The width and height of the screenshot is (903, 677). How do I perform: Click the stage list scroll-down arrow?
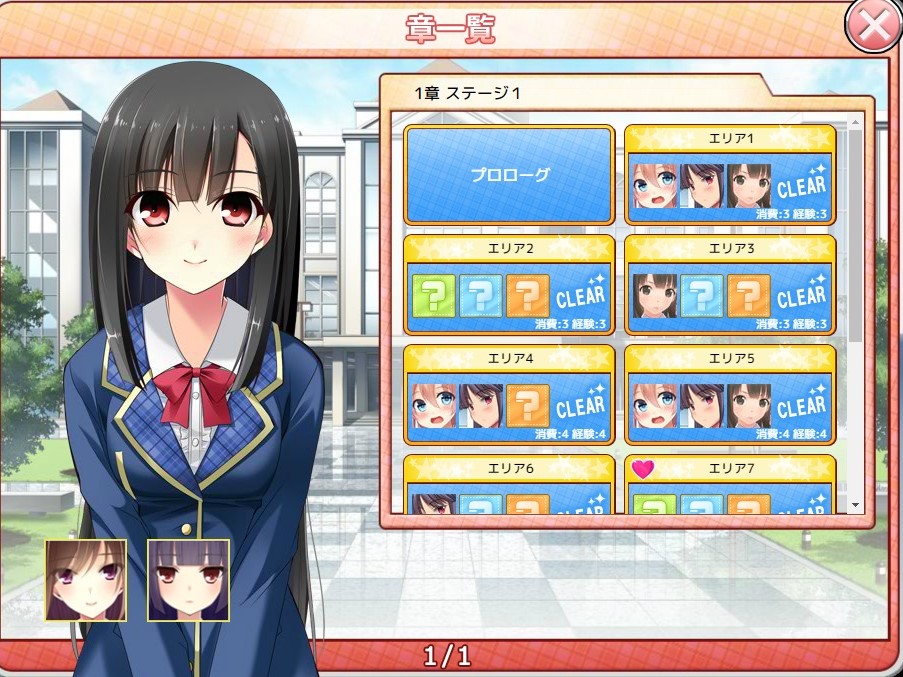coord(855,506)
